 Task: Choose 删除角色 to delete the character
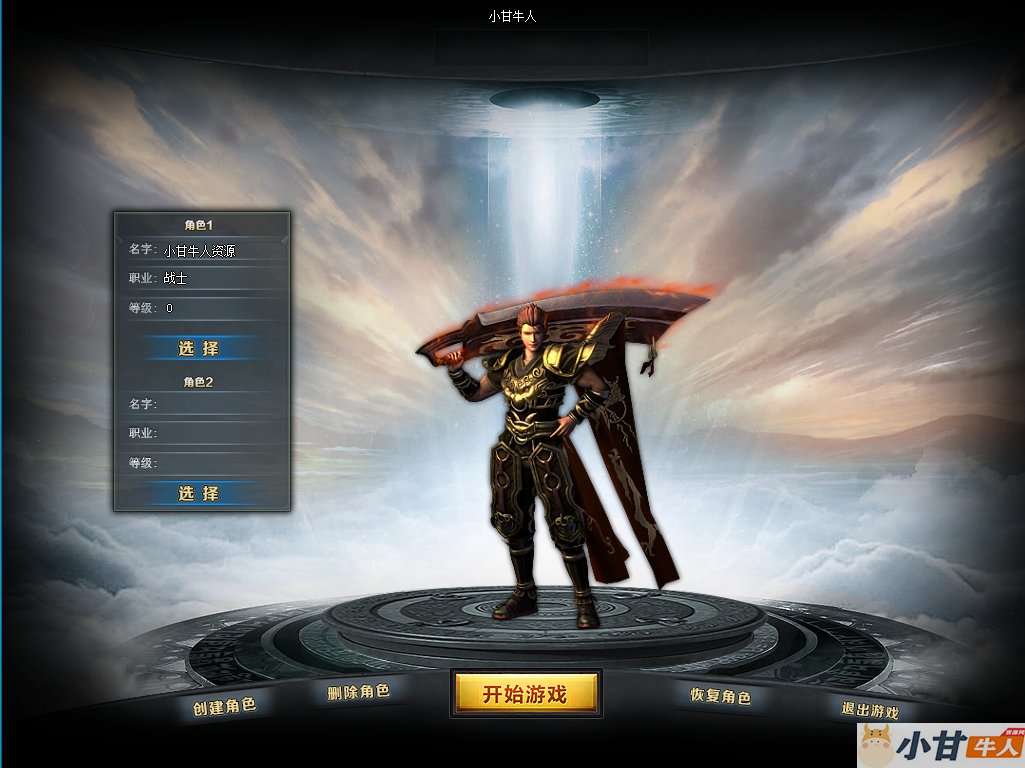point(358,691)
